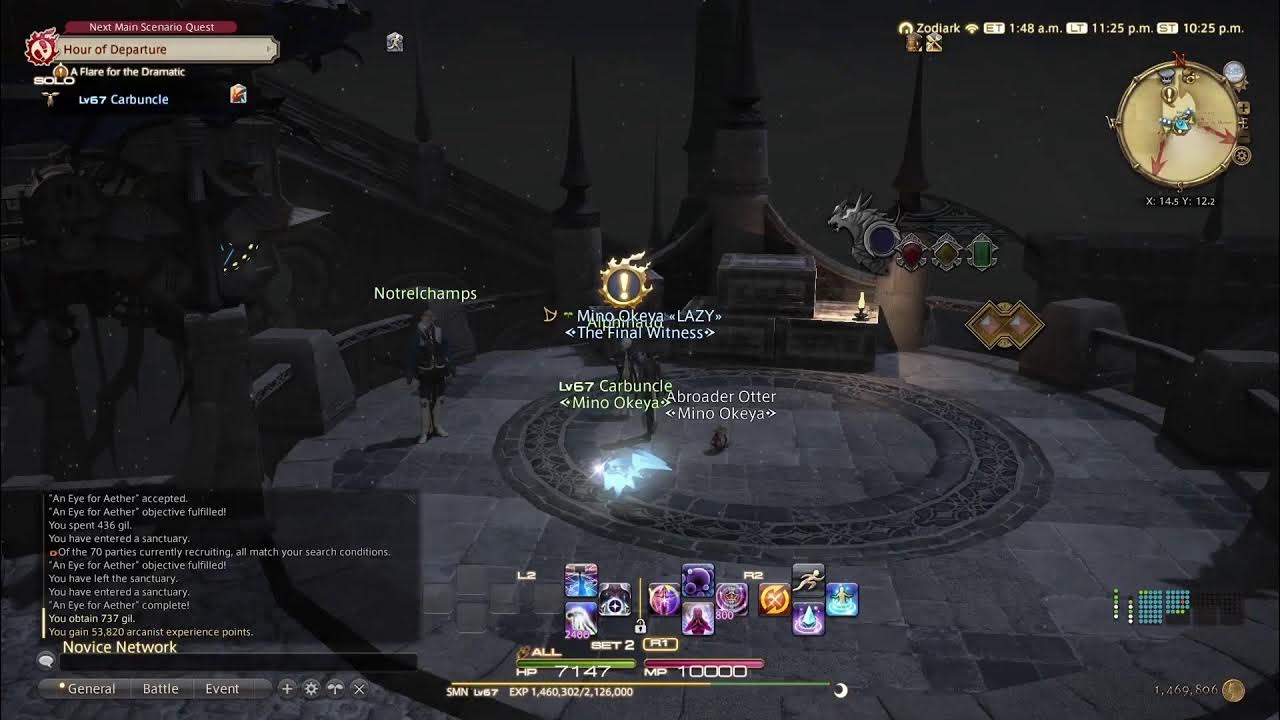Open the minimap settings gear
The image size is (1280, 720).
click(1242, 154)
